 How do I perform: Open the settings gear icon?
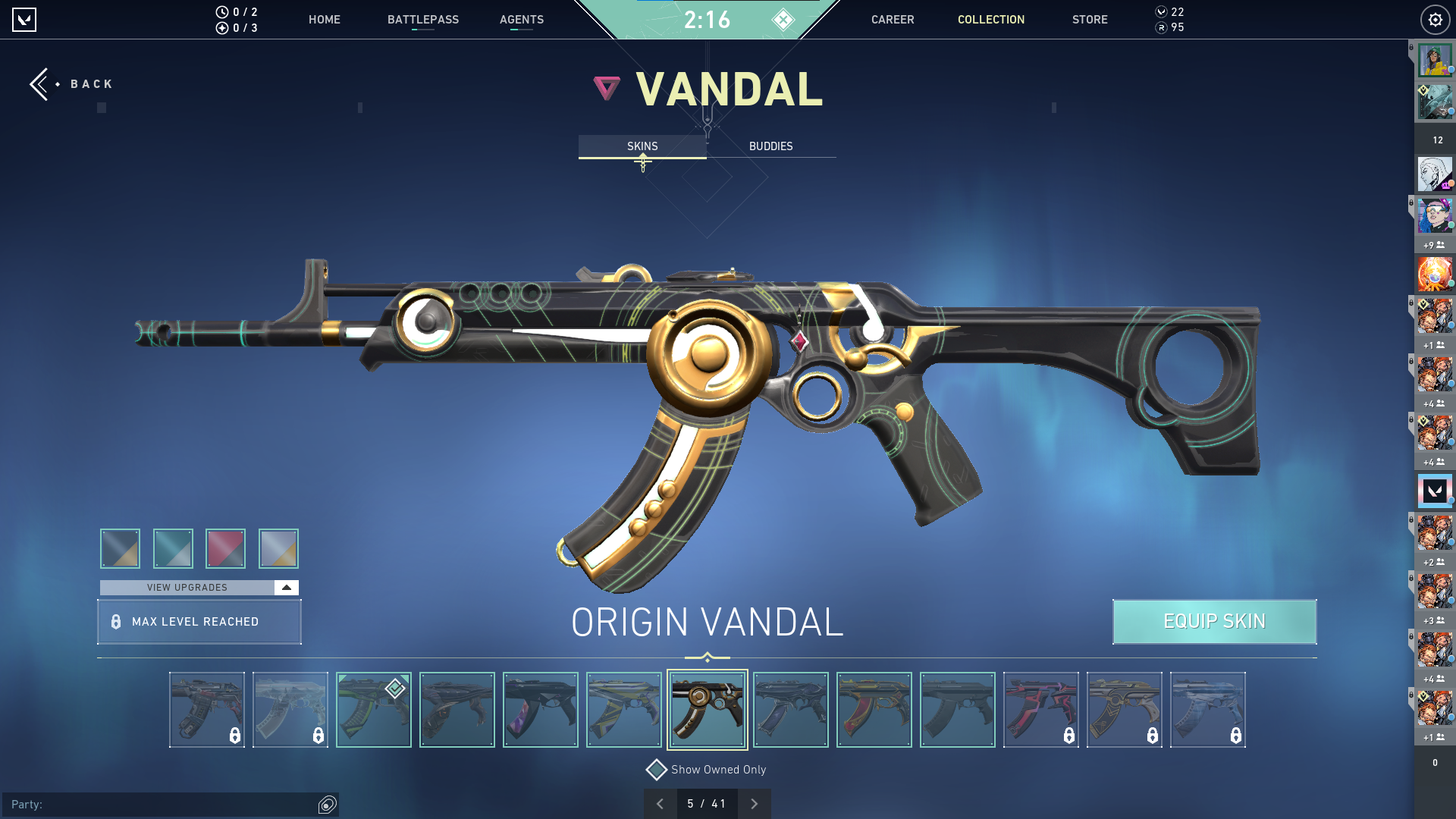click(1435, 20)
